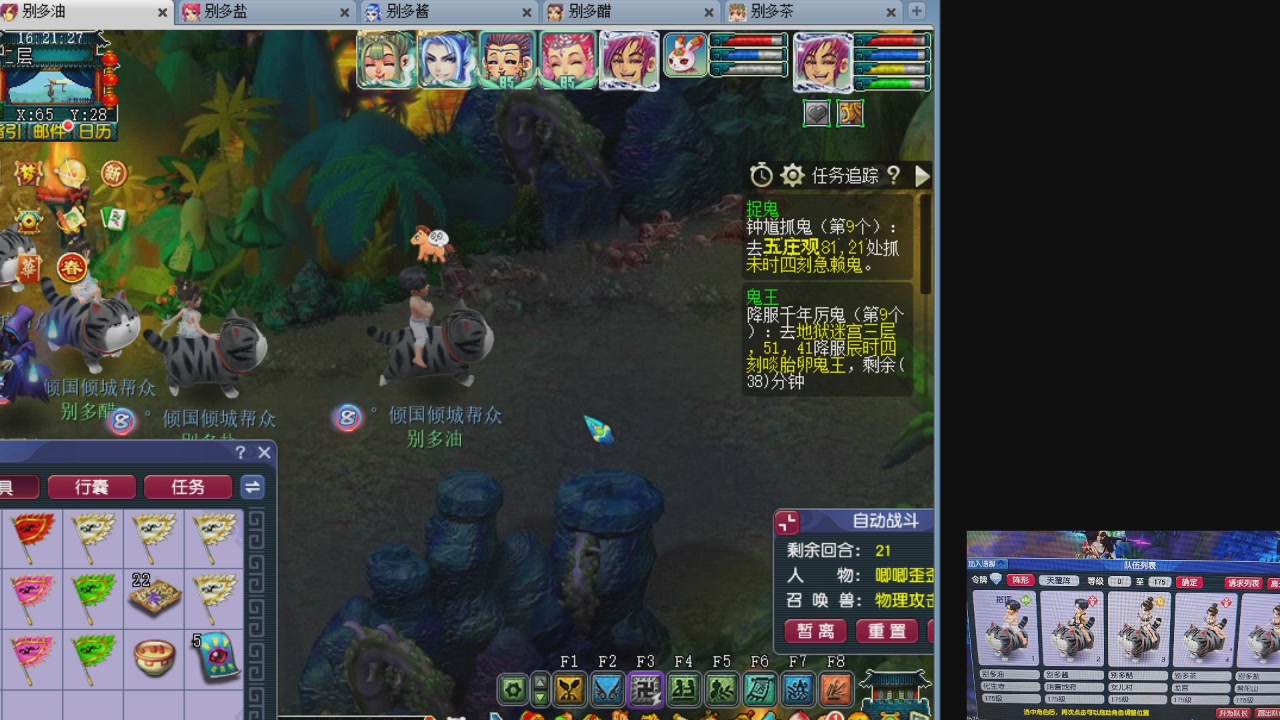Open the task tracker gear settings icon
1280x720 pixels.
(x=793, y=175)
